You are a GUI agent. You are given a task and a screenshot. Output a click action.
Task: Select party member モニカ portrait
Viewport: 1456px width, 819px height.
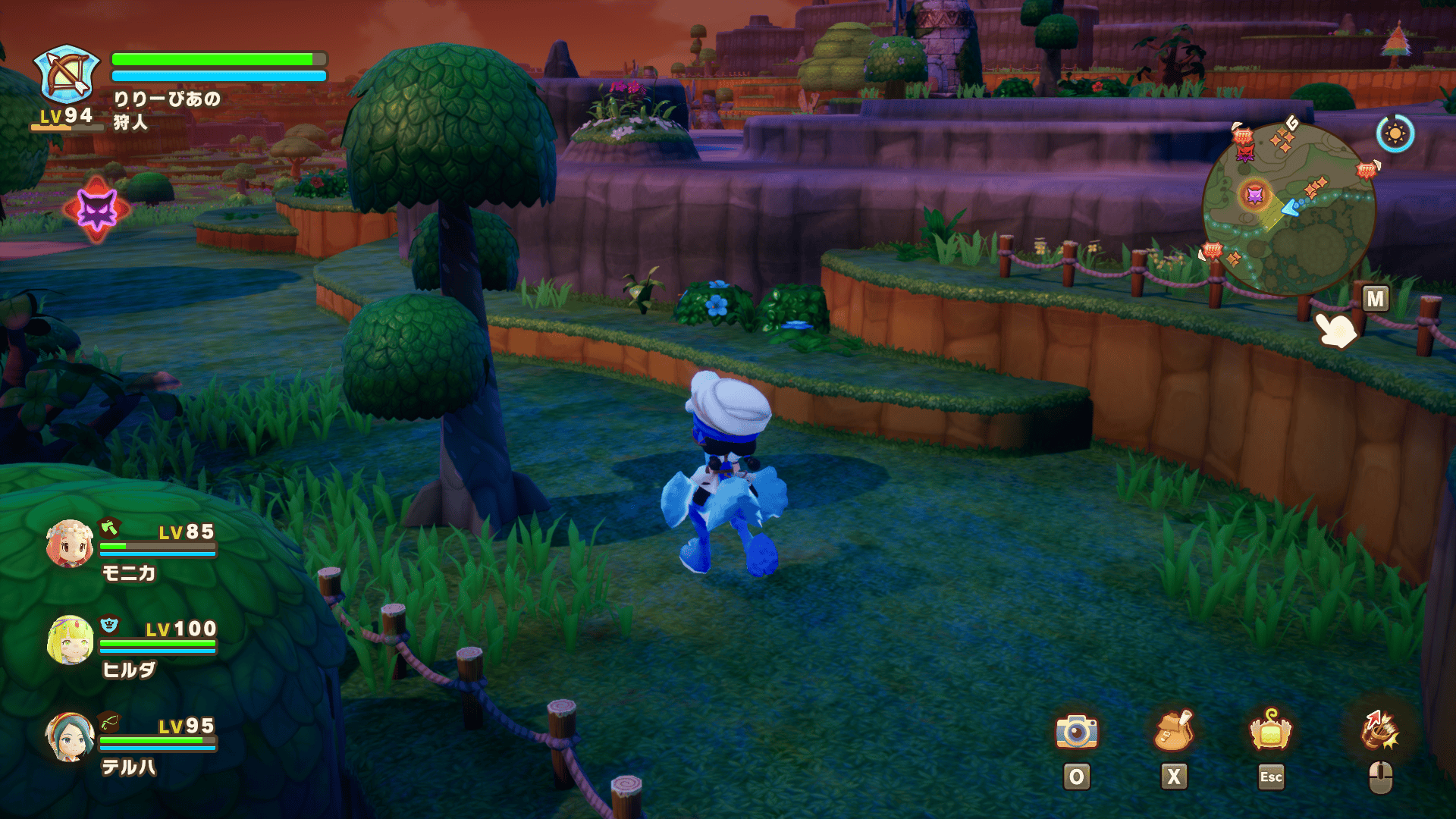[69, 544]
